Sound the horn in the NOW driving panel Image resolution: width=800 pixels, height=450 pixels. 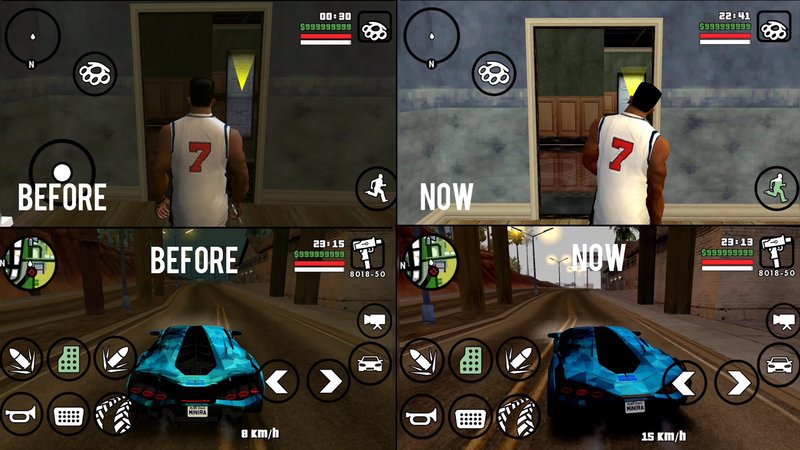(421, 410)
